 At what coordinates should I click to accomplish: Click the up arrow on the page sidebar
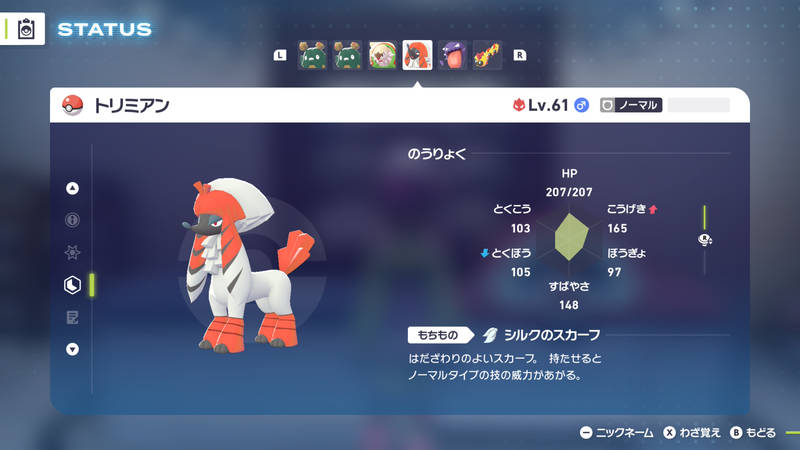point(72,188)
